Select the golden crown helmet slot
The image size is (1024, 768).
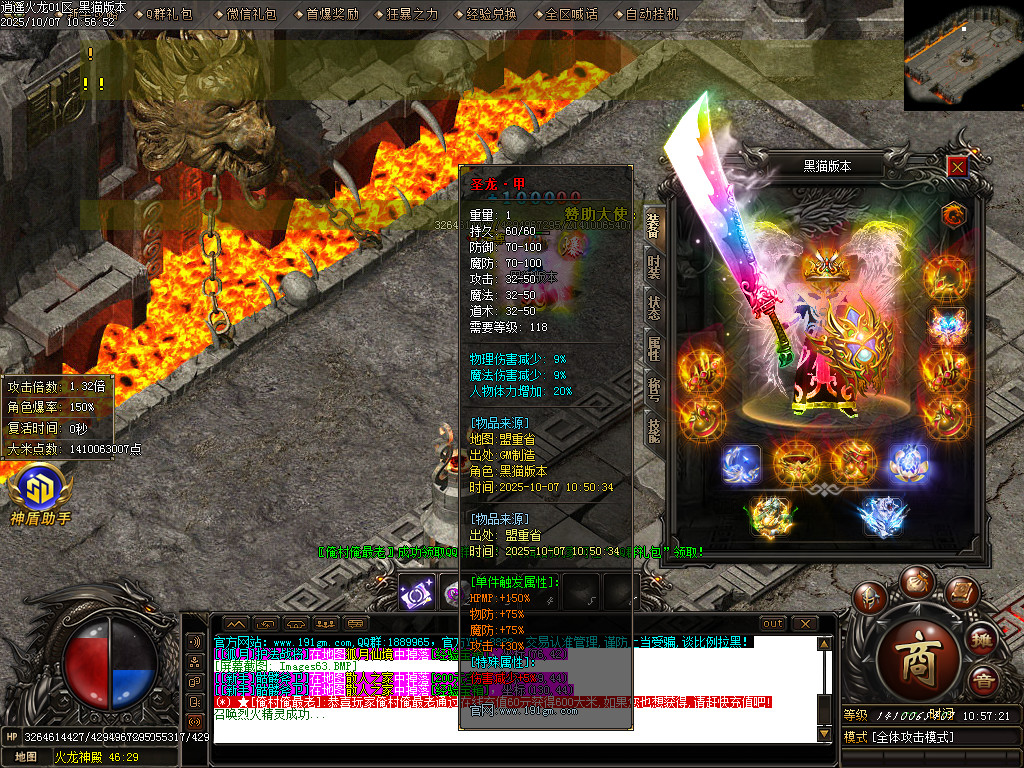point(825,264)
